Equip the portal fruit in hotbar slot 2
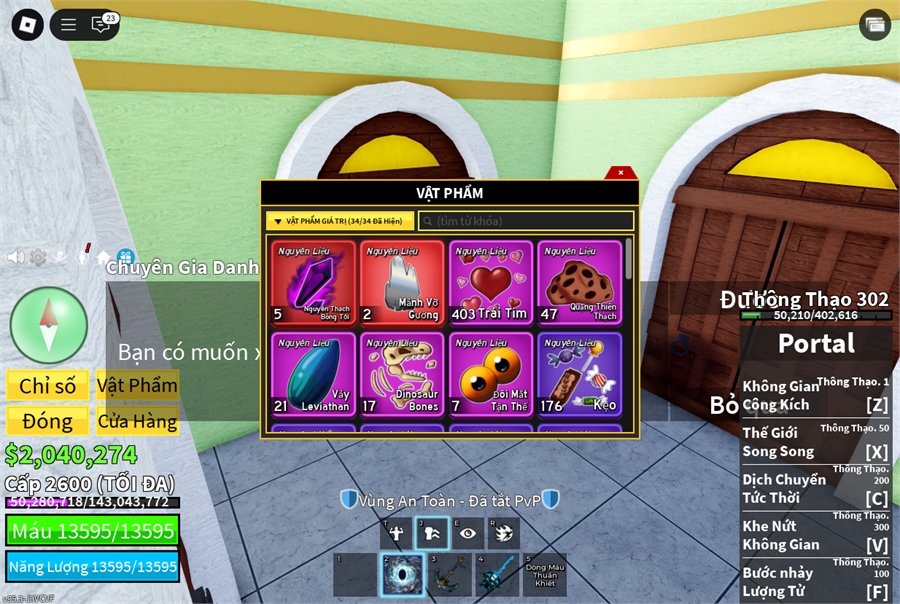 [x=402, y=575]
